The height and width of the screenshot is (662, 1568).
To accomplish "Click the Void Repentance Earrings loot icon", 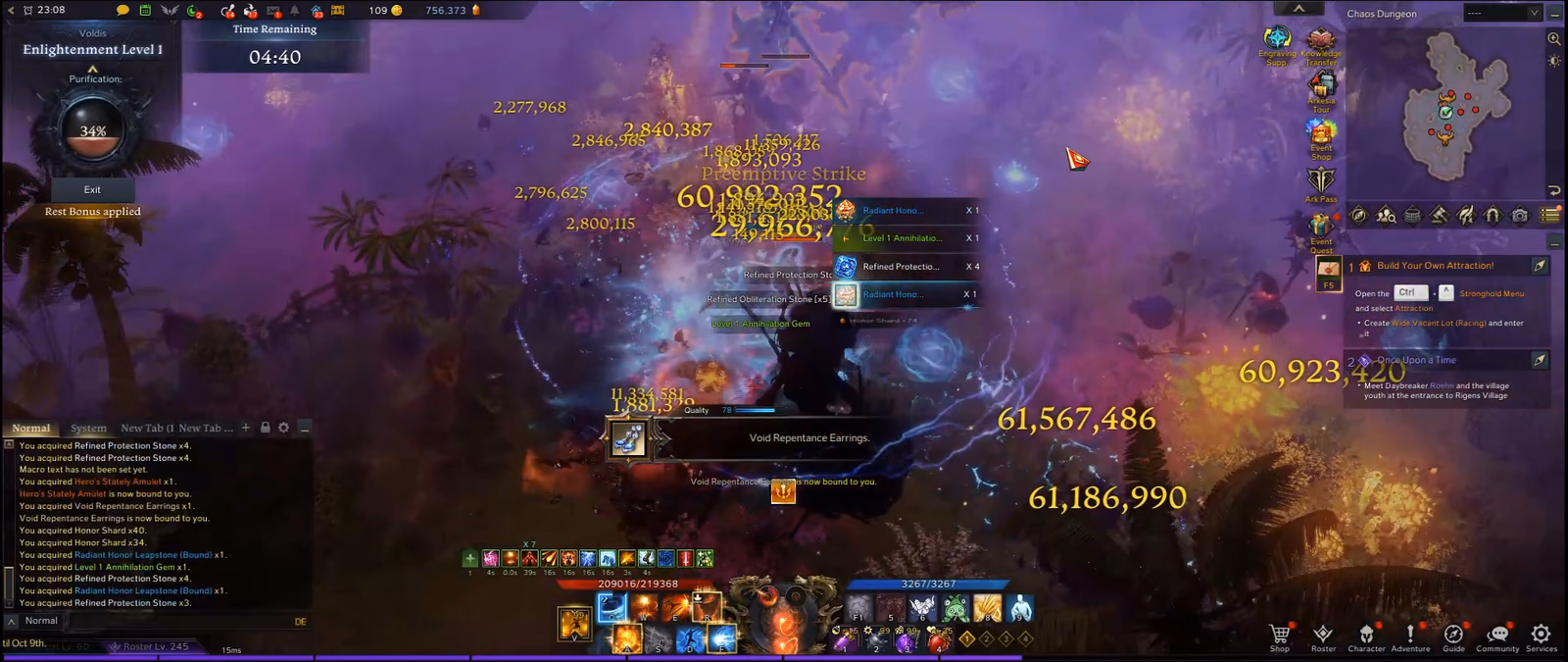I will [x=628, y=438].
